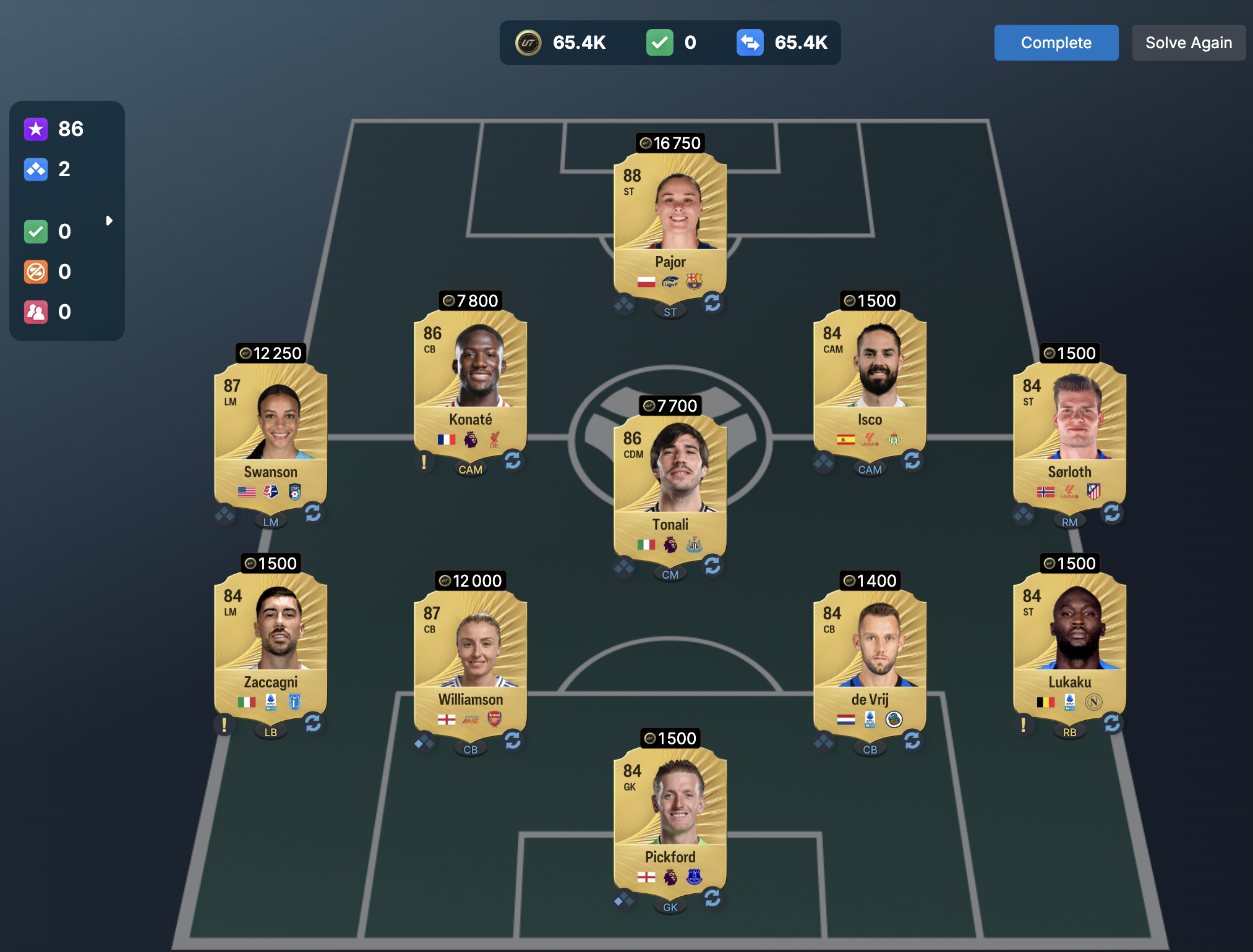The height and width of the screenshot is (952, 1253).
Task: Click the Complete button
Action: [1056, 43]
